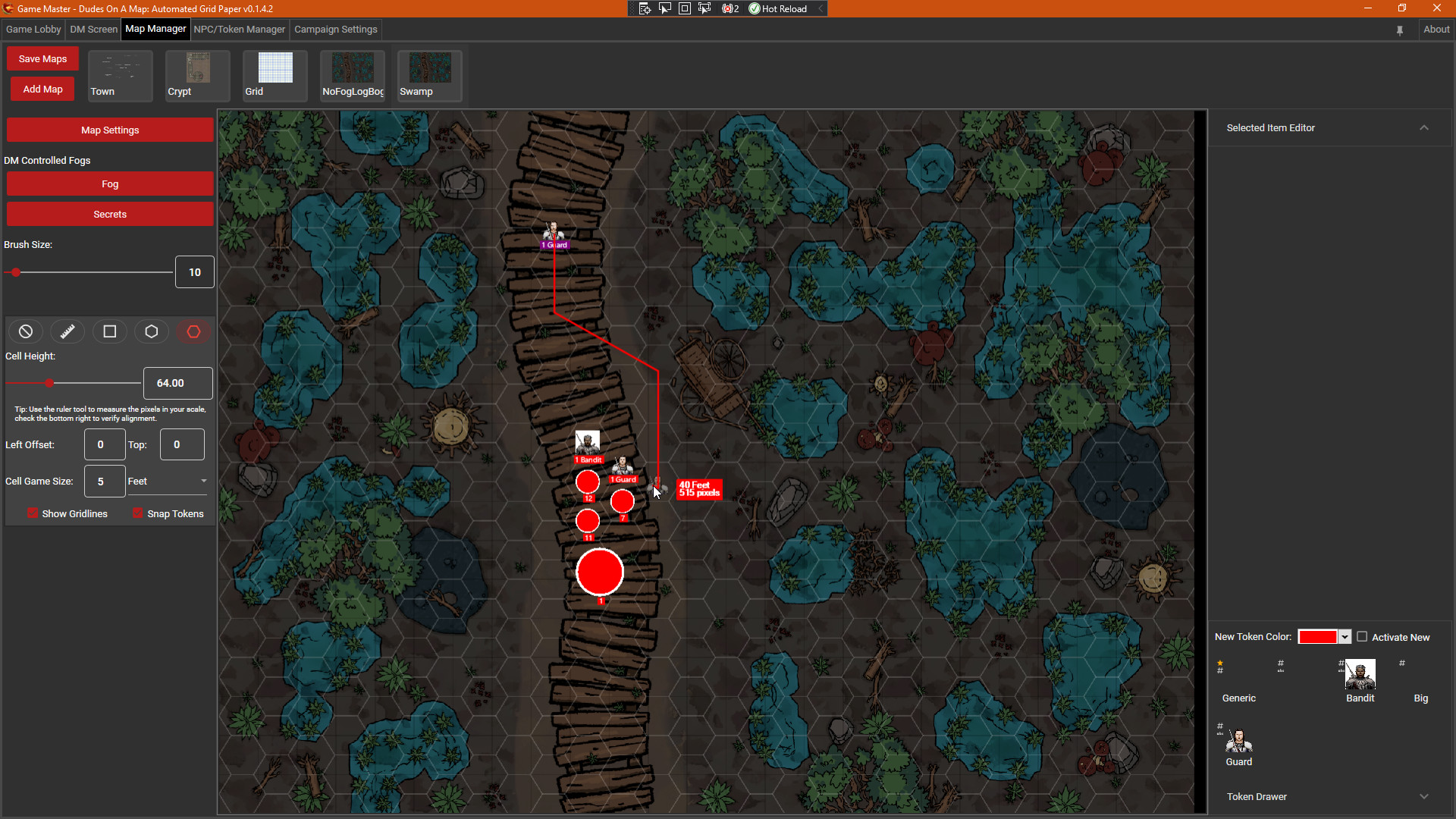Click the pin icon near About
Image resolution: width=1456 pixels, height=819 pixels.
[1400, 30]
